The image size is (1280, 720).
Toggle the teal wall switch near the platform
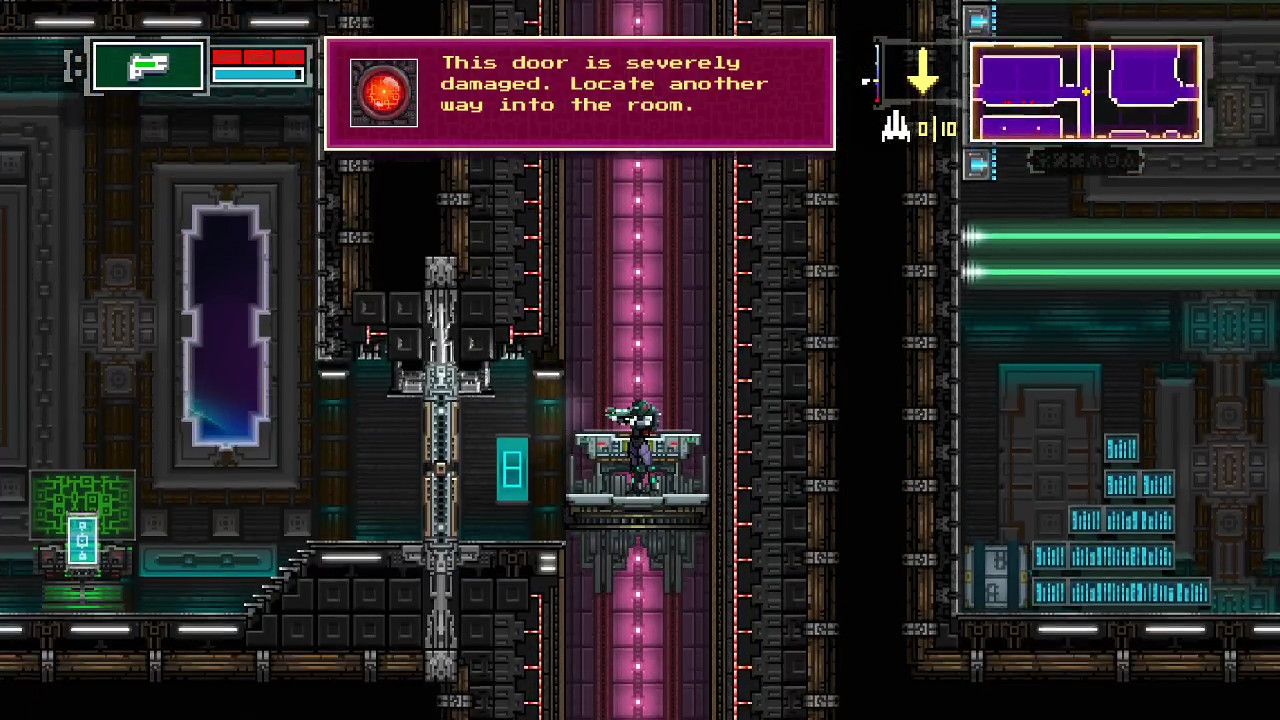513,467
